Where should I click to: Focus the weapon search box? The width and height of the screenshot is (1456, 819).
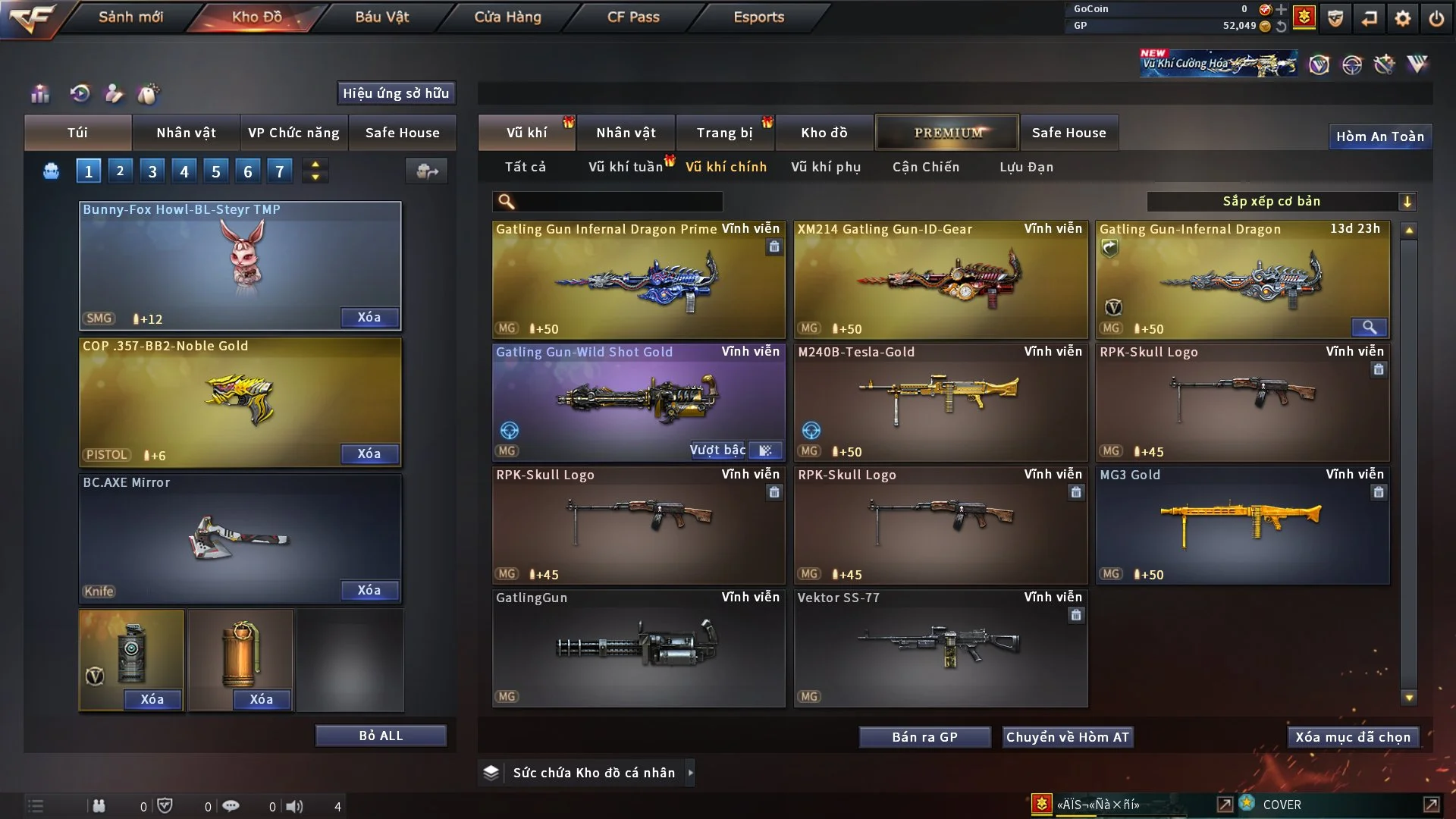pos(618,201)
